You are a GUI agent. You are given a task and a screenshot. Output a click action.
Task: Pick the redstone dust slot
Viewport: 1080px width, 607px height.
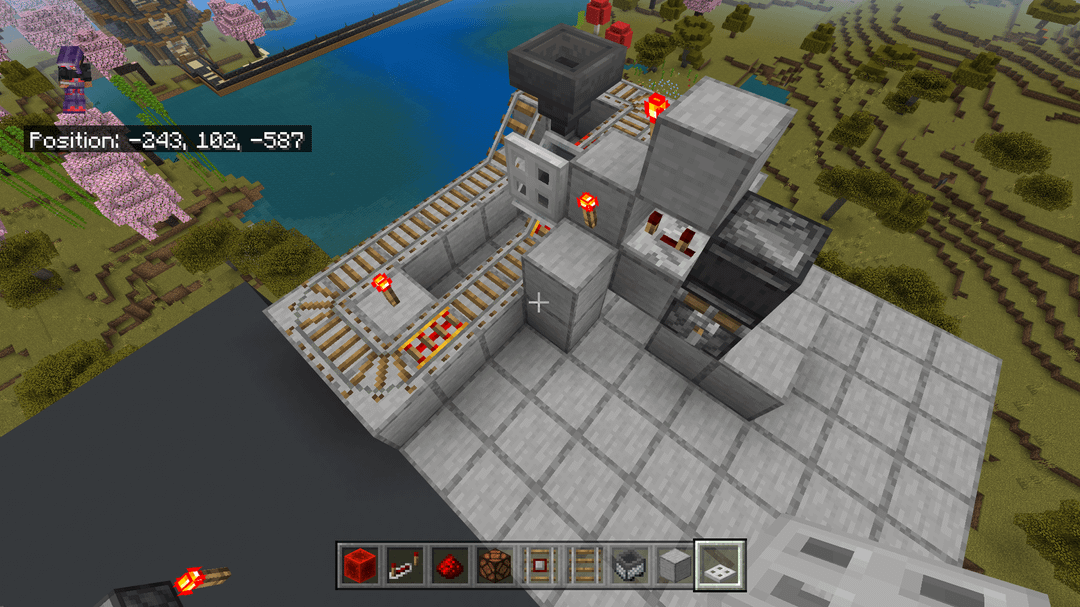(447, 564)
